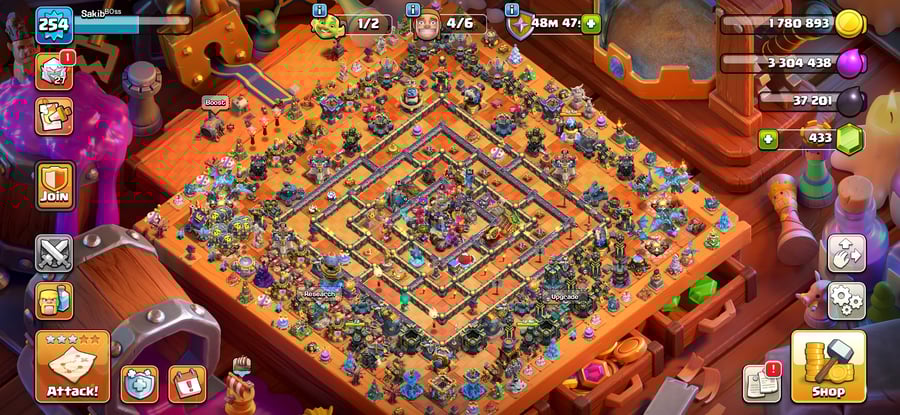Open the Shop
The width and height of the screenshot is (900, 415).
(828, 366)
